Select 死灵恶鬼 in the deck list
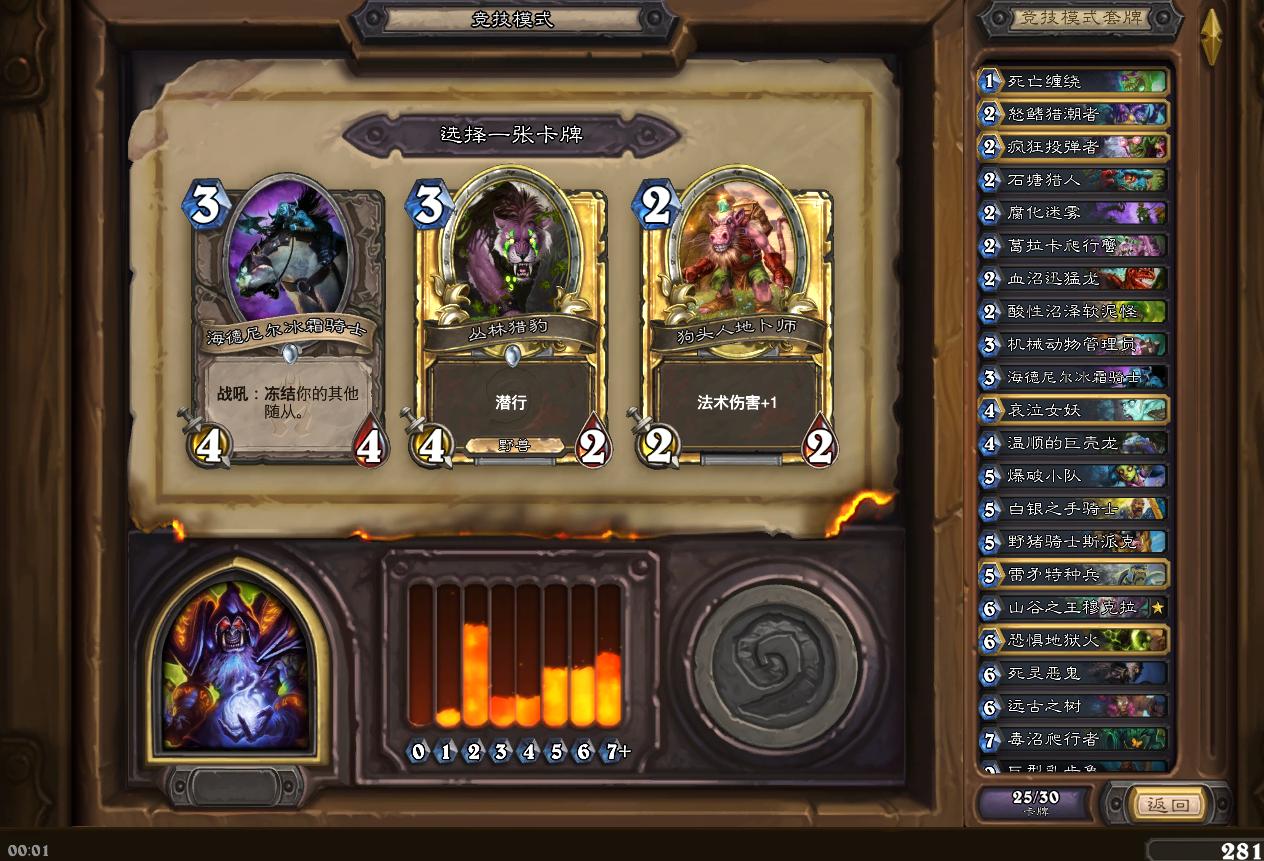 [x=1072, y=674]
